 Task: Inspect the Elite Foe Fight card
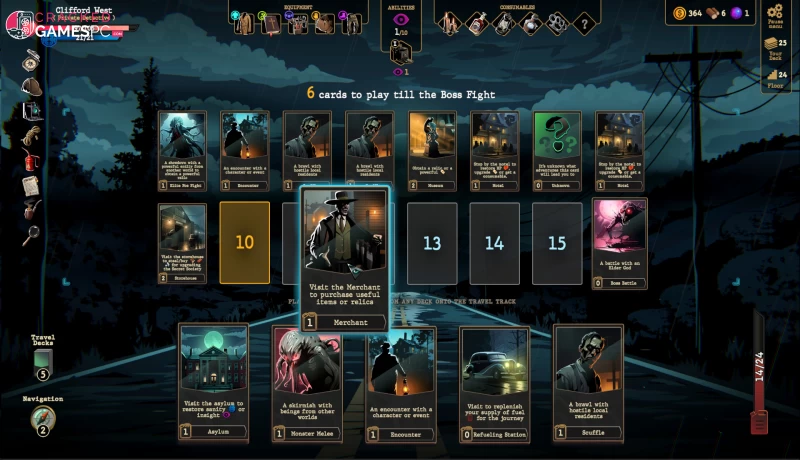coord(182,150)
